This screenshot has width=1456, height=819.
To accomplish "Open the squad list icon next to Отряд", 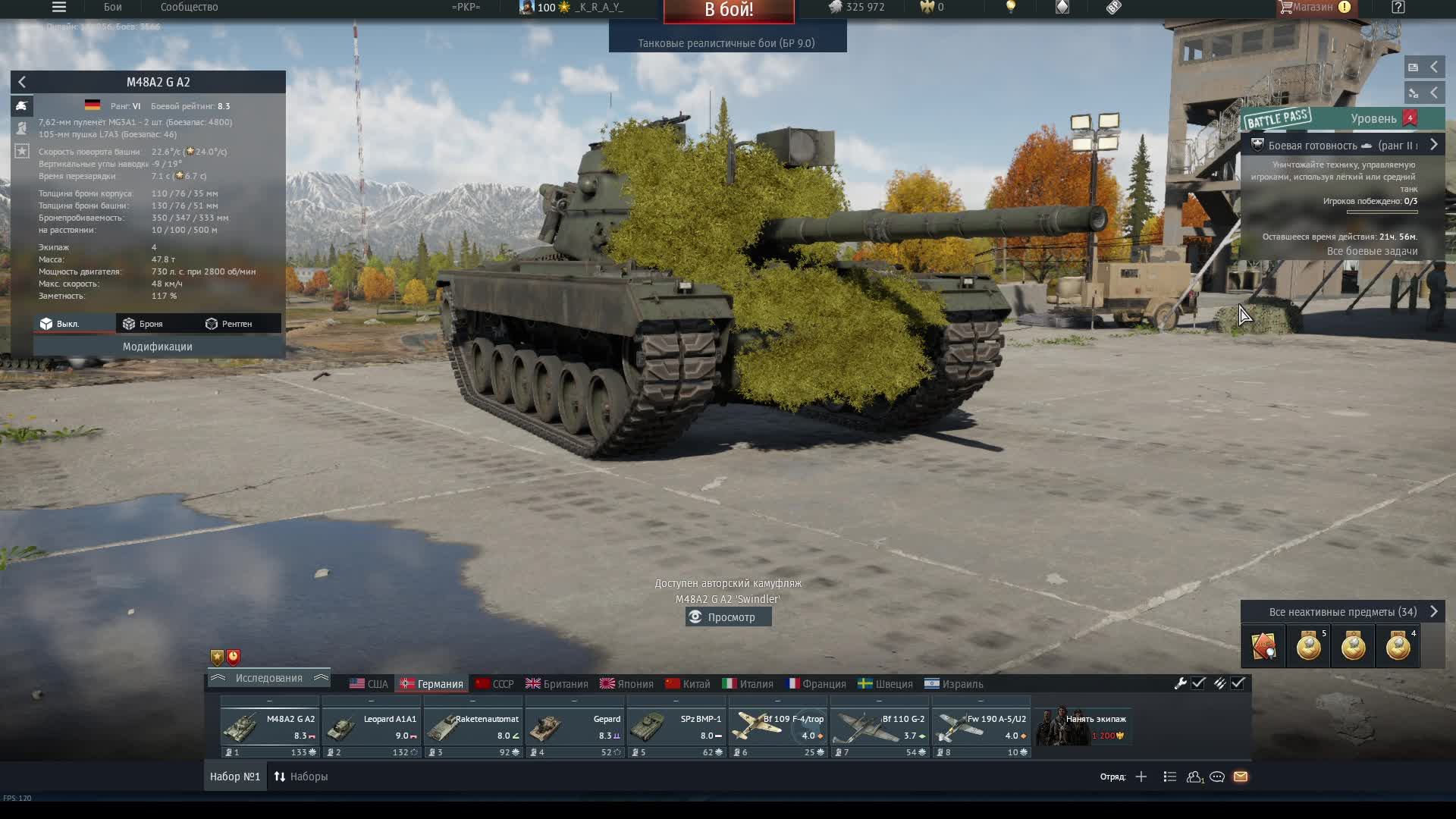I will (1170, 777).
